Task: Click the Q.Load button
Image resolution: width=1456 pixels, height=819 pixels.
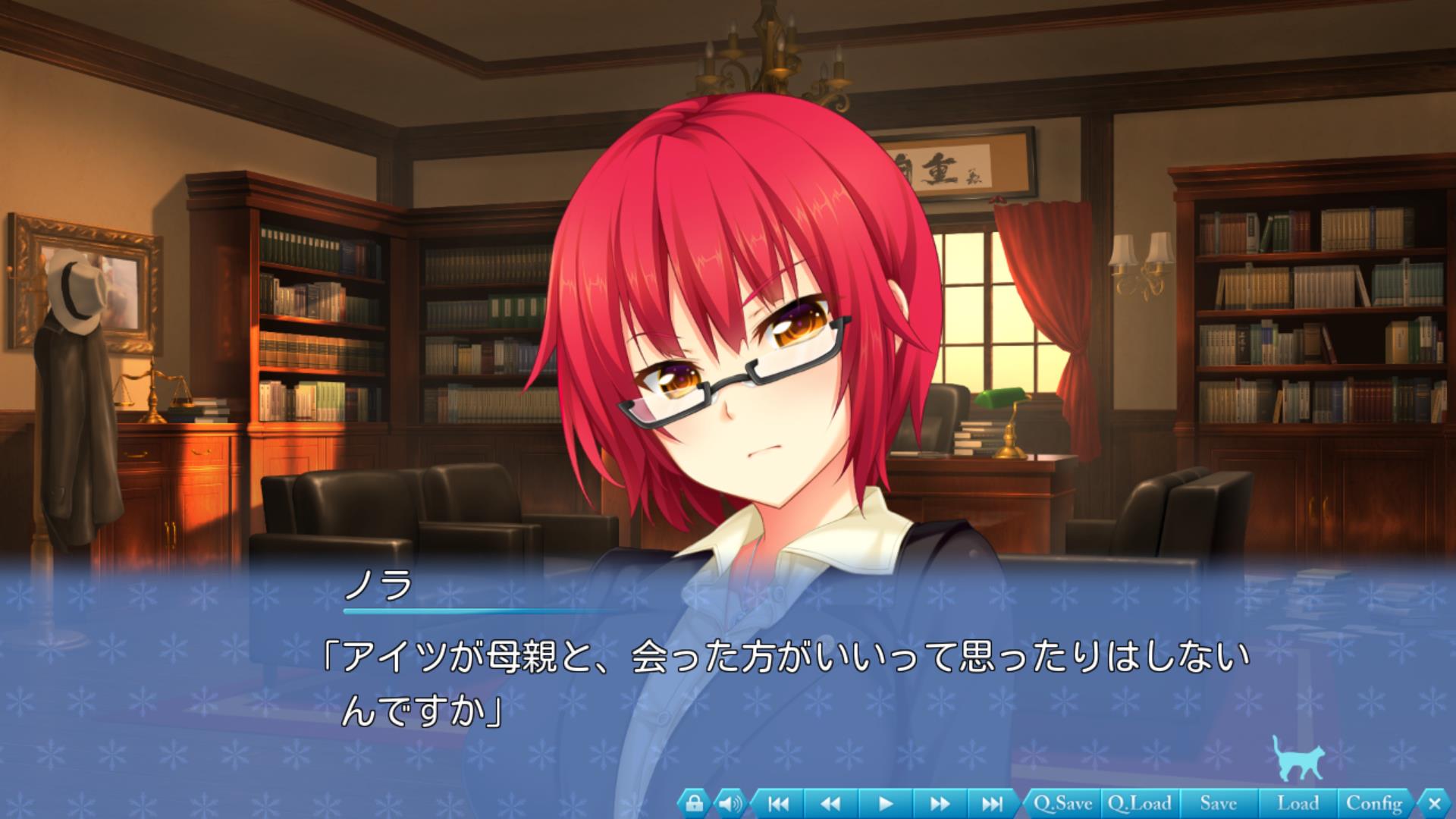Action: (1139, 803)
